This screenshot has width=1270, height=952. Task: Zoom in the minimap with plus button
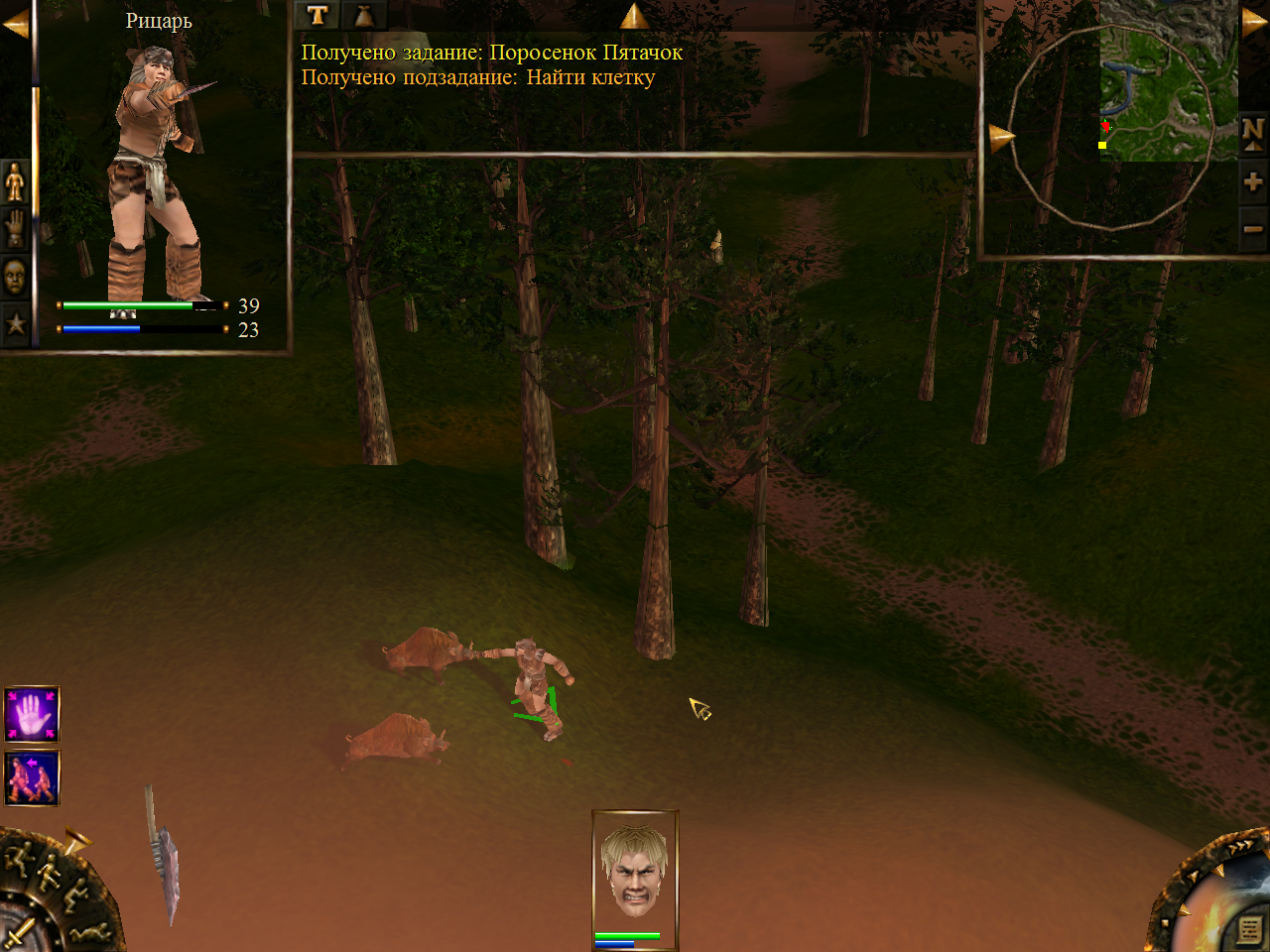(x=1252, y=181)
